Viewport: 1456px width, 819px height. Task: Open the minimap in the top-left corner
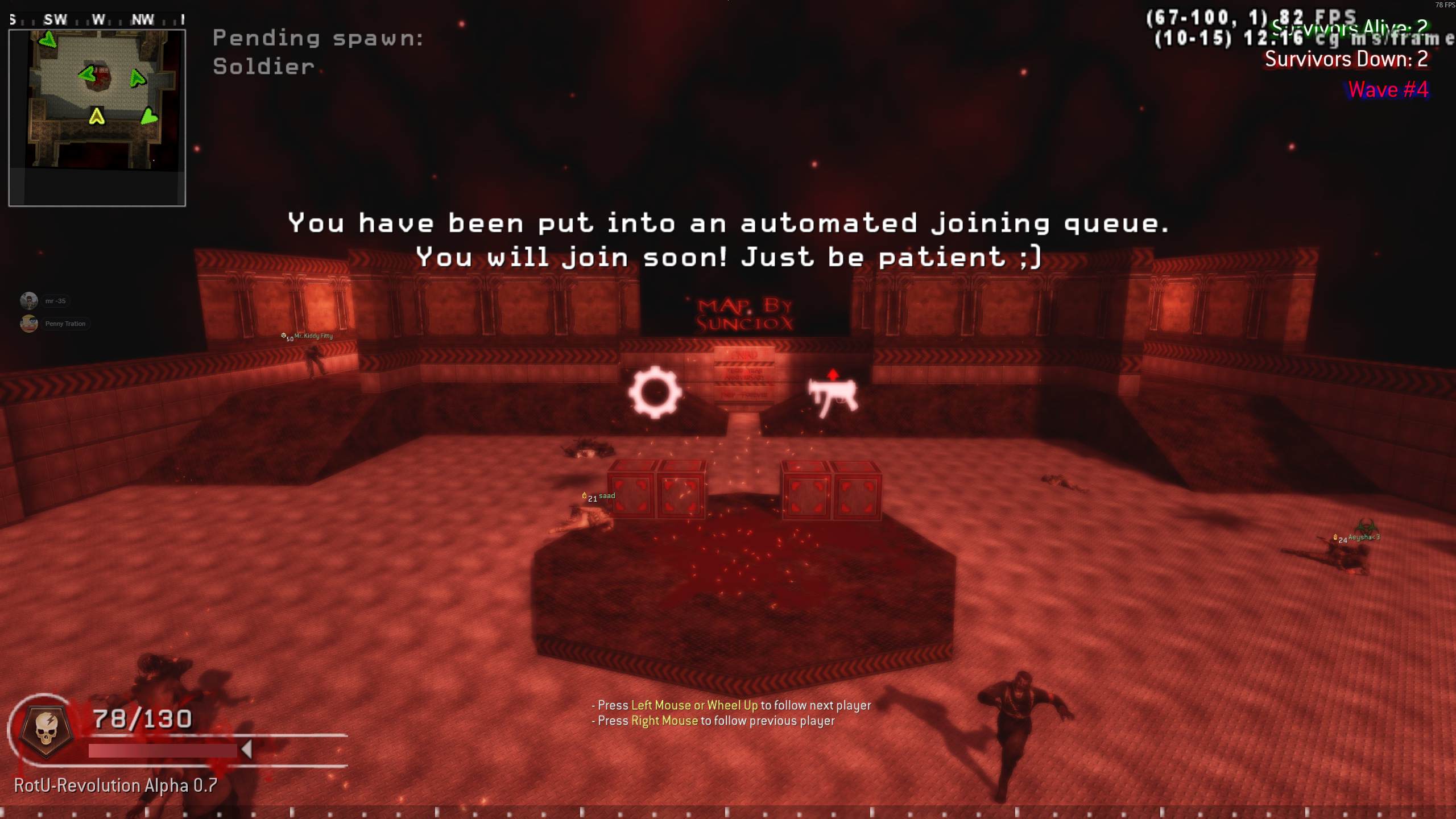(x=98, y=114)
